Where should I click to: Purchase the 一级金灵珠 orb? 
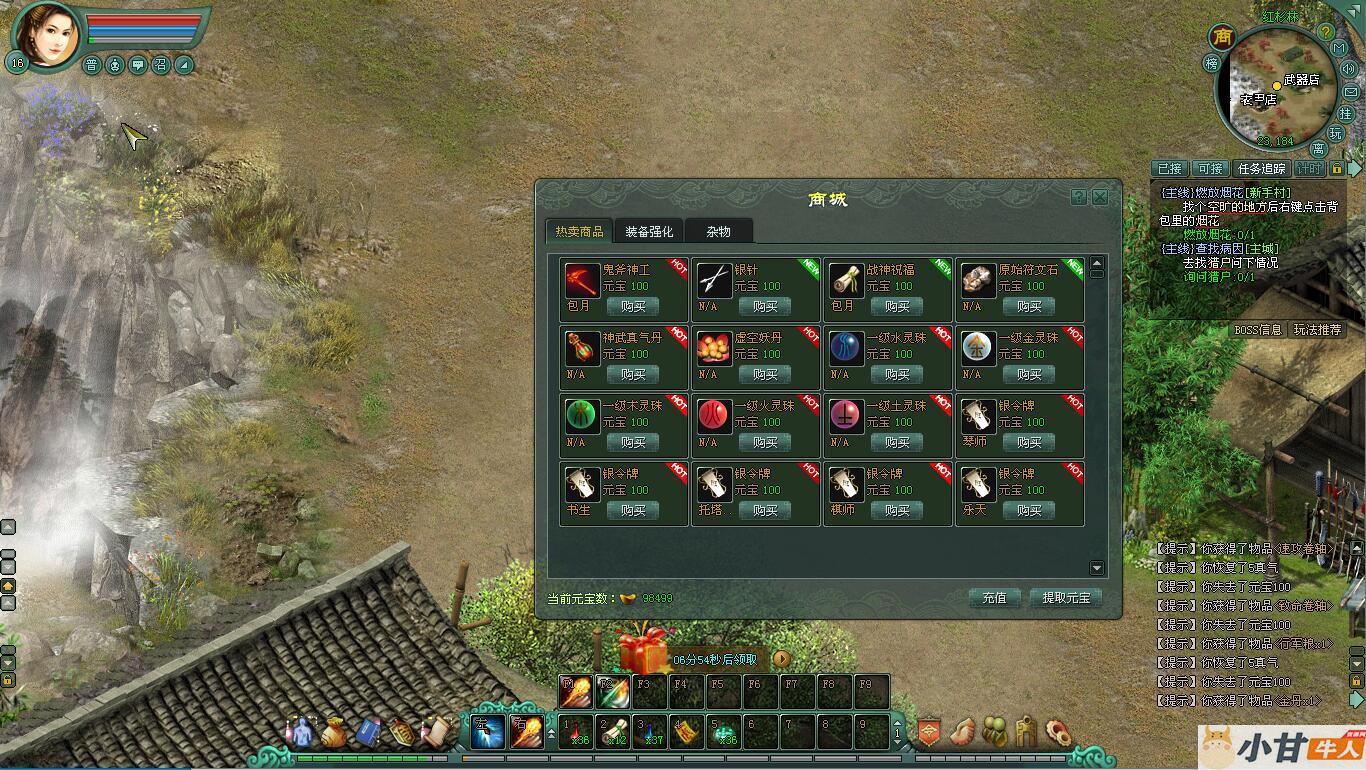1029,375
